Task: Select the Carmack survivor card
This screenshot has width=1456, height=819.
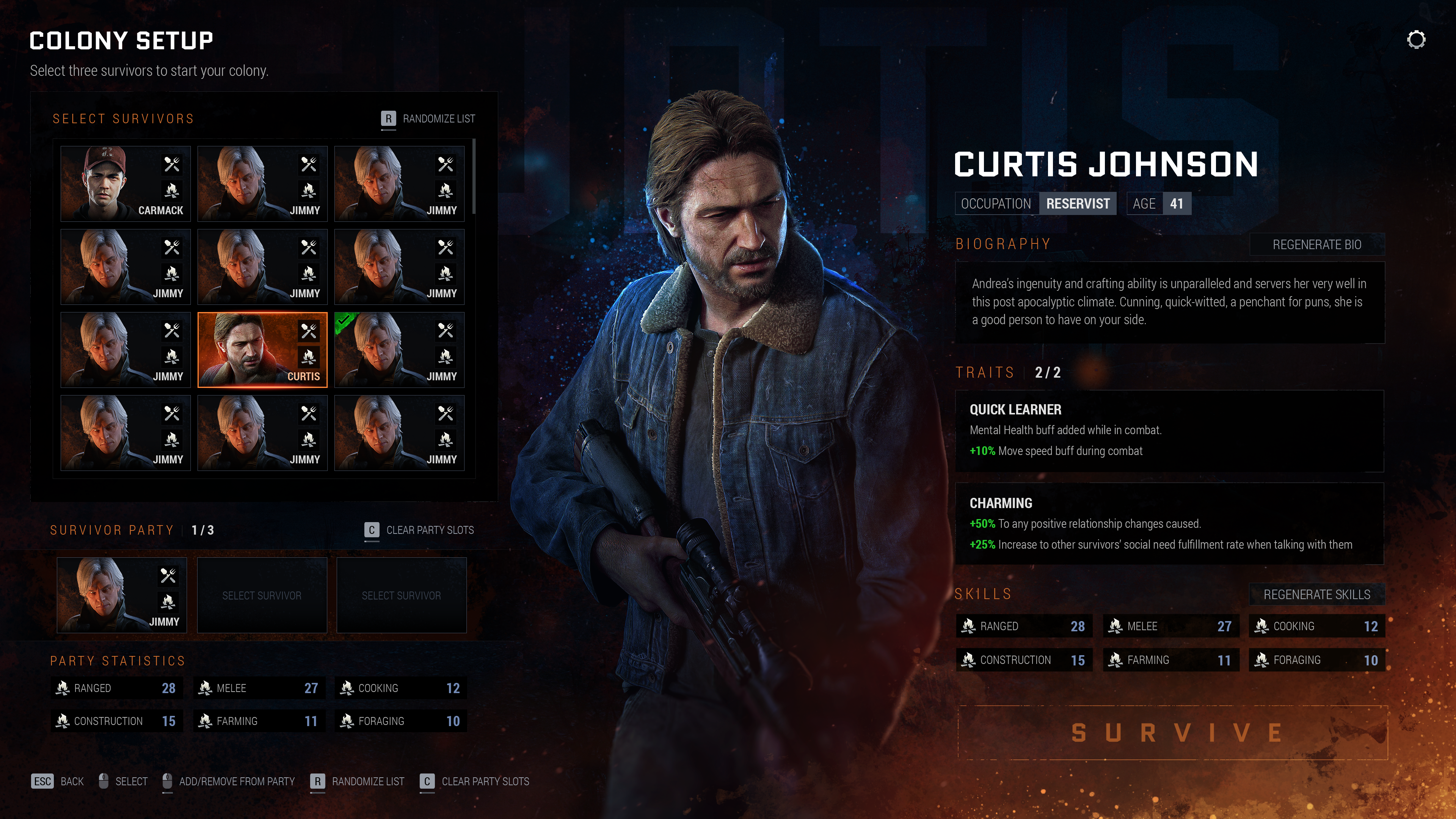Action: pos(126,183)
